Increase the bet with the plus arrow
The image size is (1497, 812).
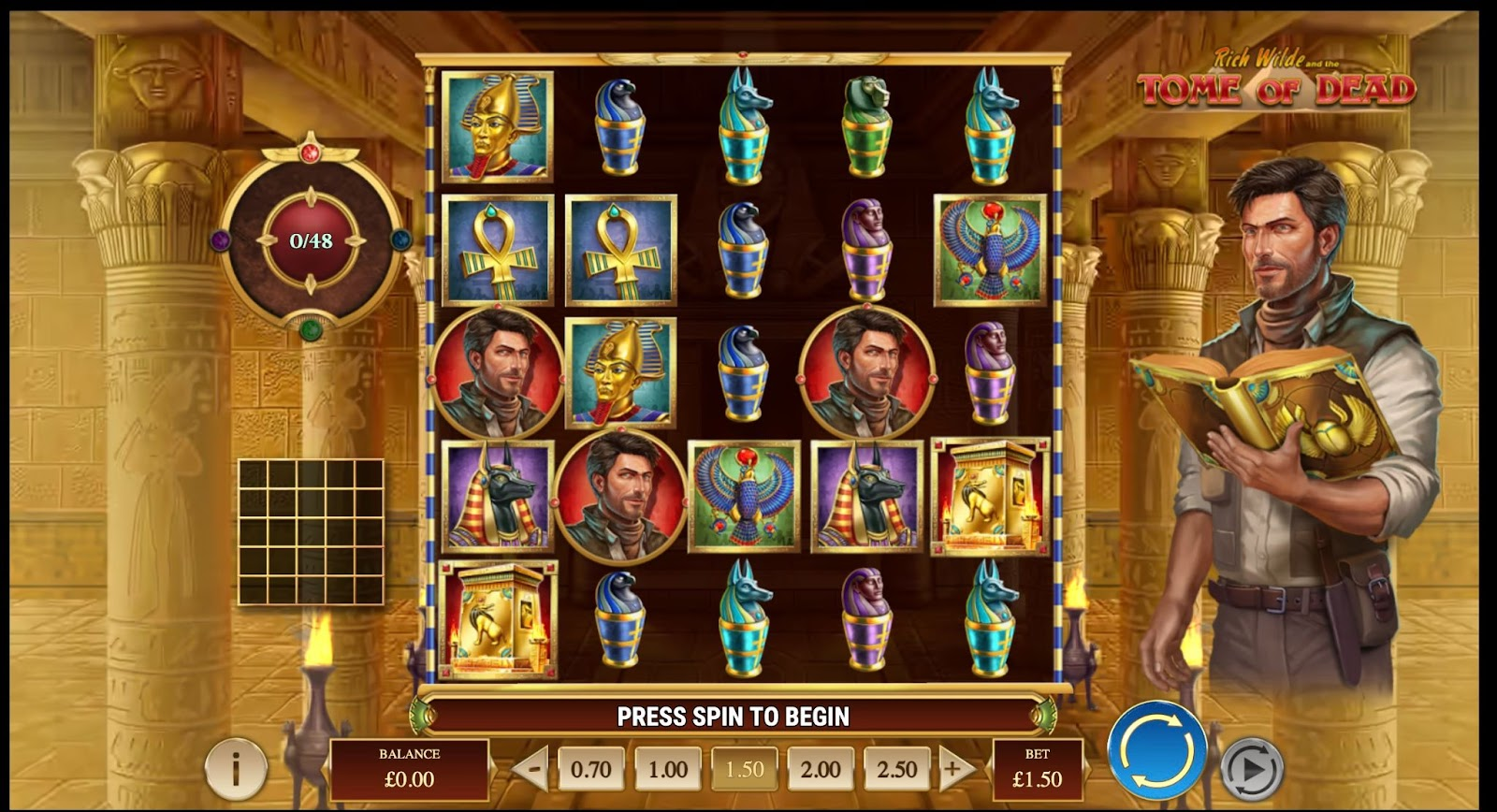tap(954, 770)
